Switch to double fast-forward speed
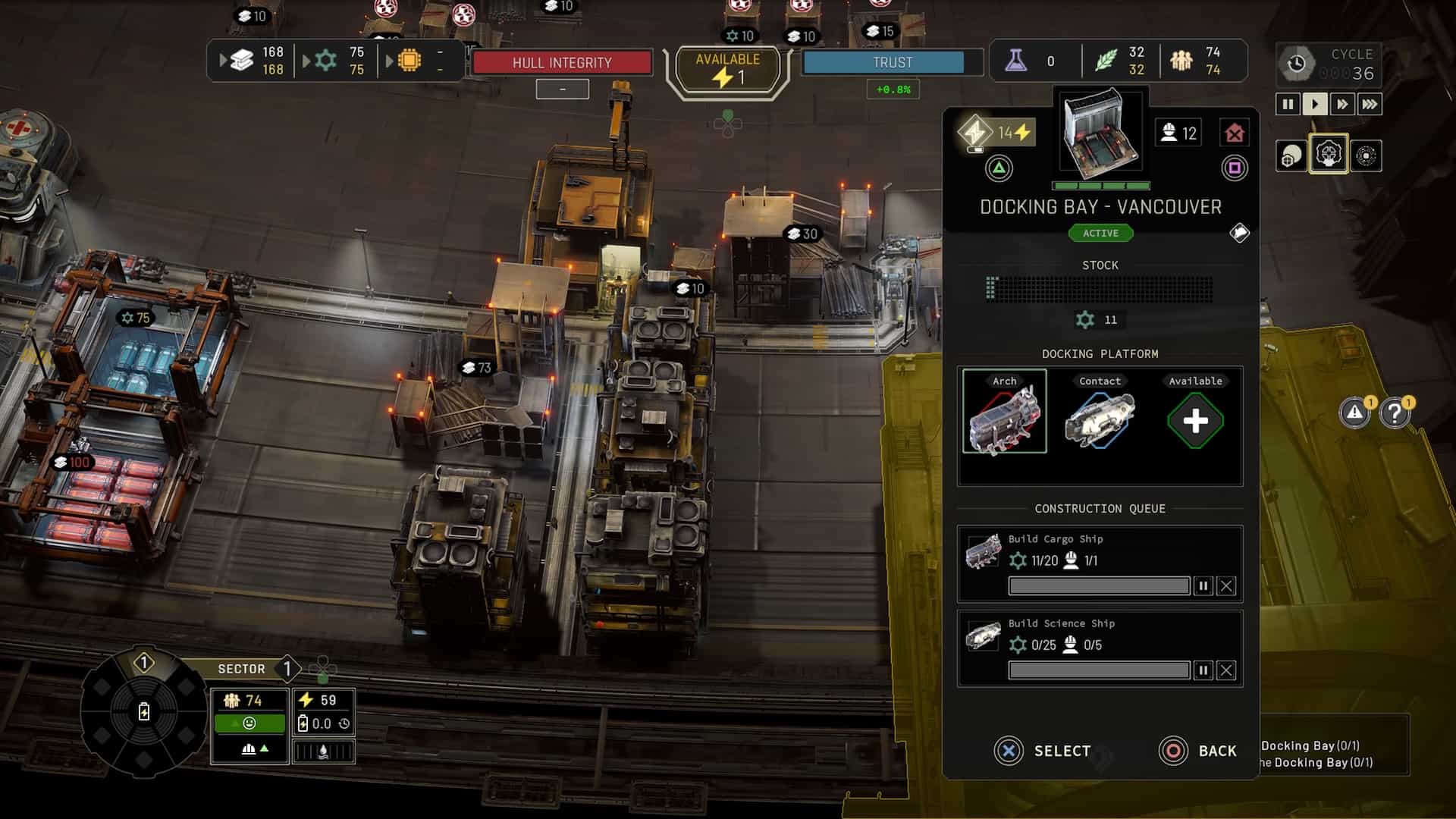Viewport: 1456px width, 819px height. coord(1342,104)
